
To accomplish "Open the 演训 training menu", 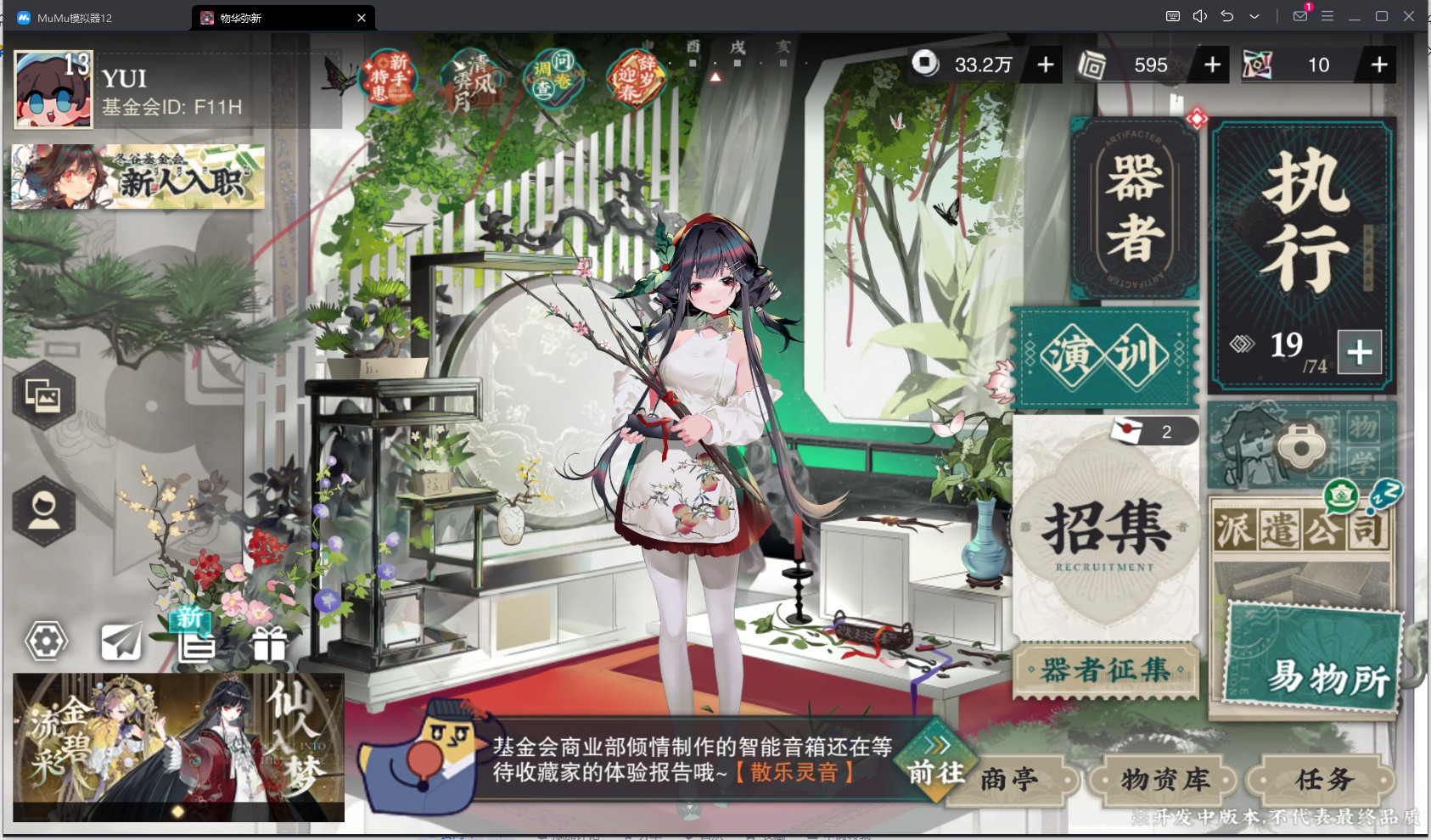I will click(x=1104, y=356).
